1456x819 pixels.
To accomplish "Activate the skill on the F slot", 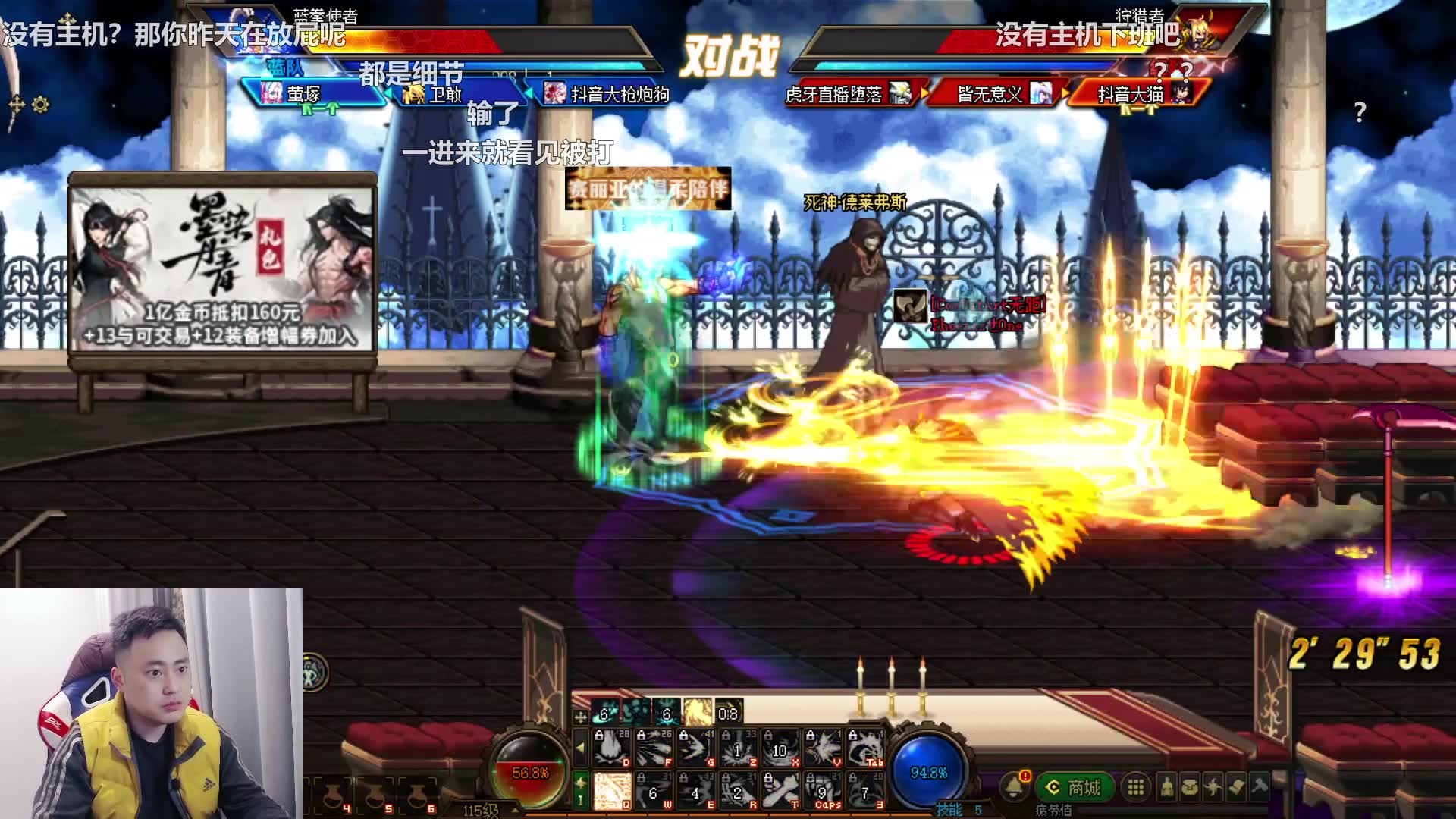I will click(x=653, y=748).
